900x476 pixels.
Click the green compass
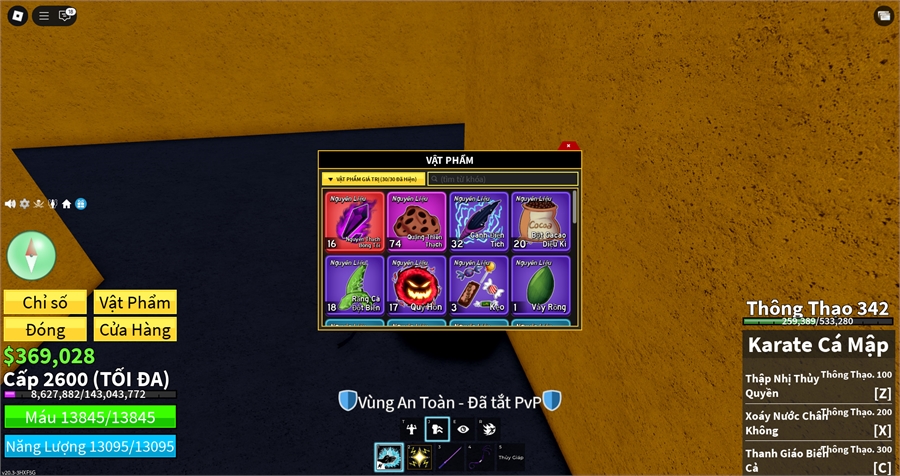[x=31, y=254]
